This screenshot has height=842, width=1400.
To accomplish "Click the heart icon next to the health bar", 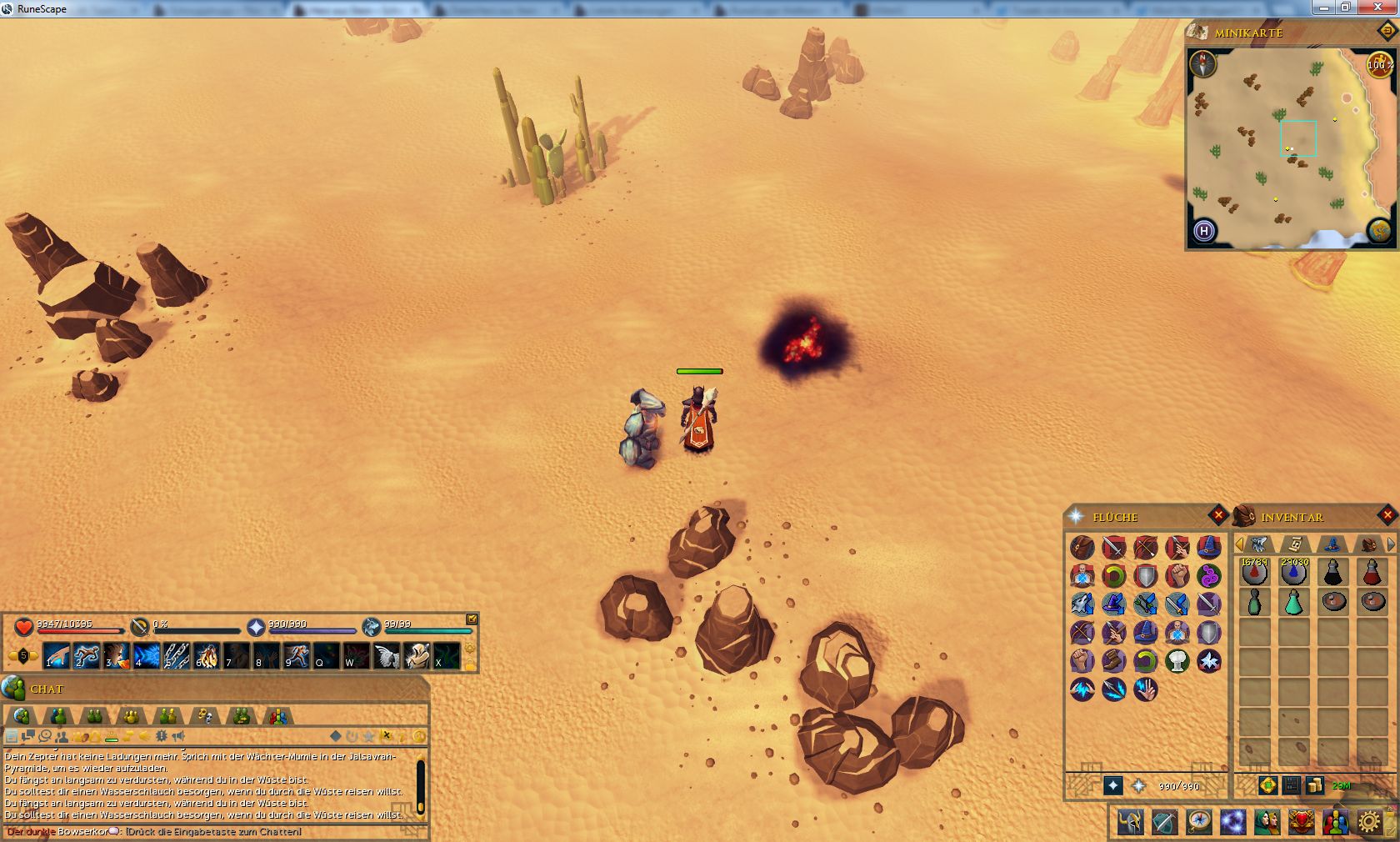I will pos(23,627).
